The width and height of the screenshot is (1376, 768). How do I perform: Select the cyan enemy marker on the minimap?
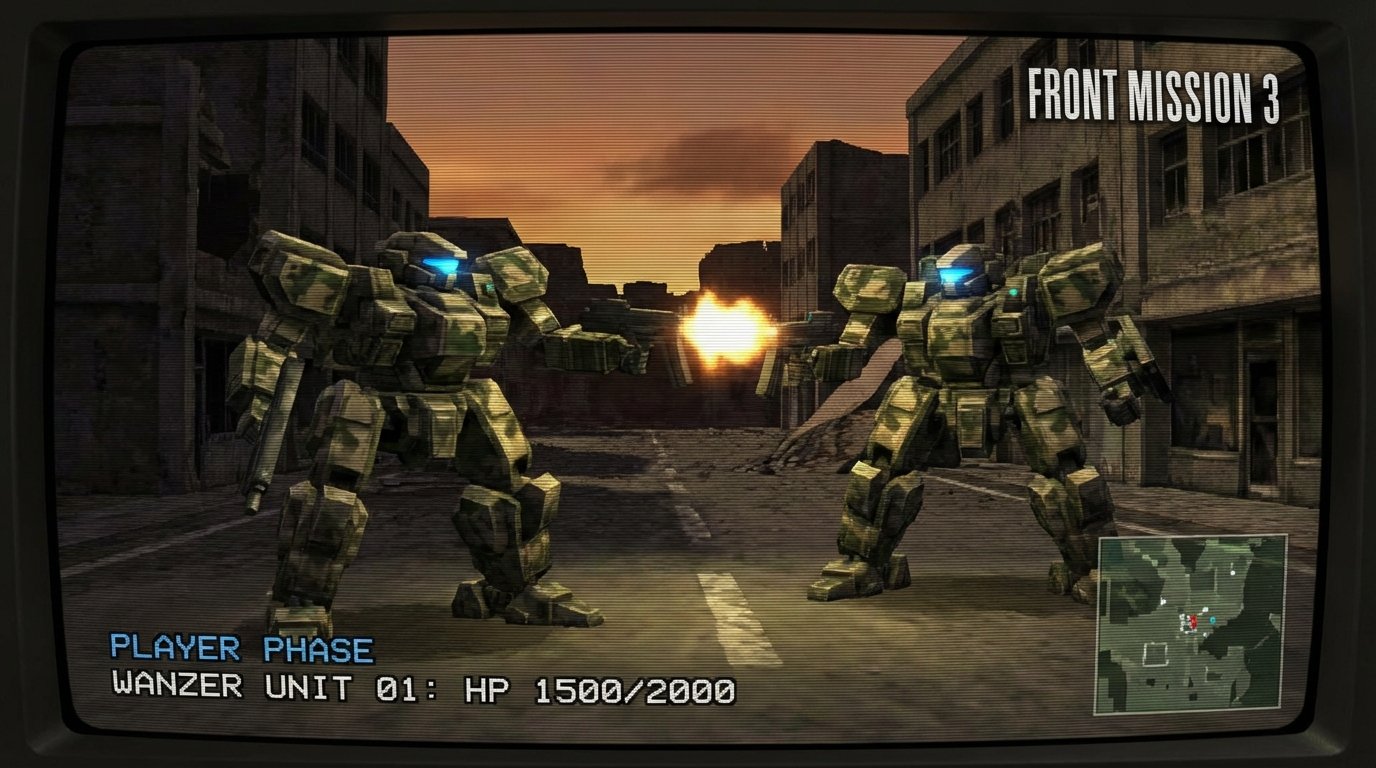pyautogui.click(x=1212, y=620)
